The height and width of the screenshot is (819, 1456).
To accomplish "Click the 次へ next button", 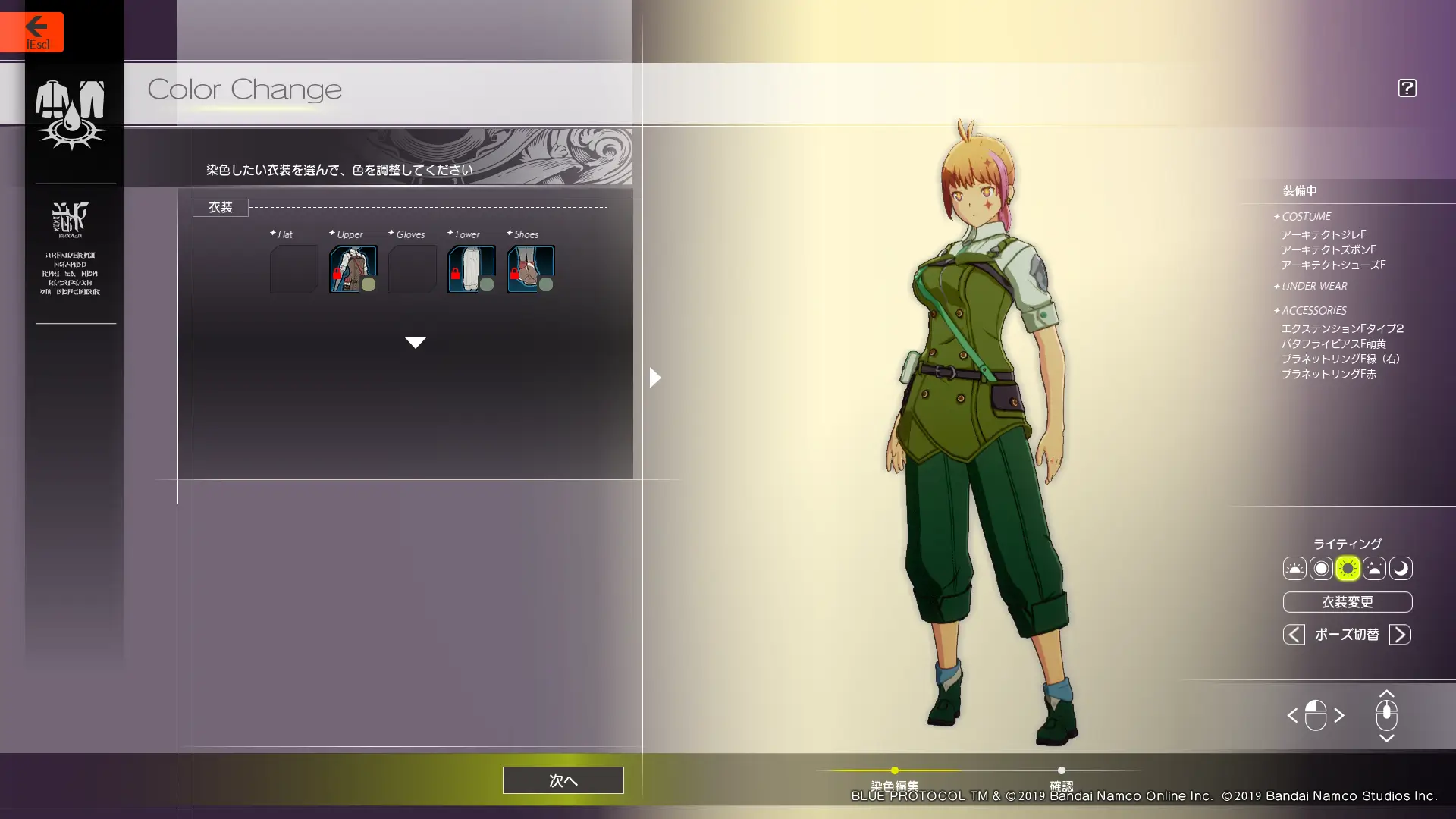I will (x=563, y=780).
